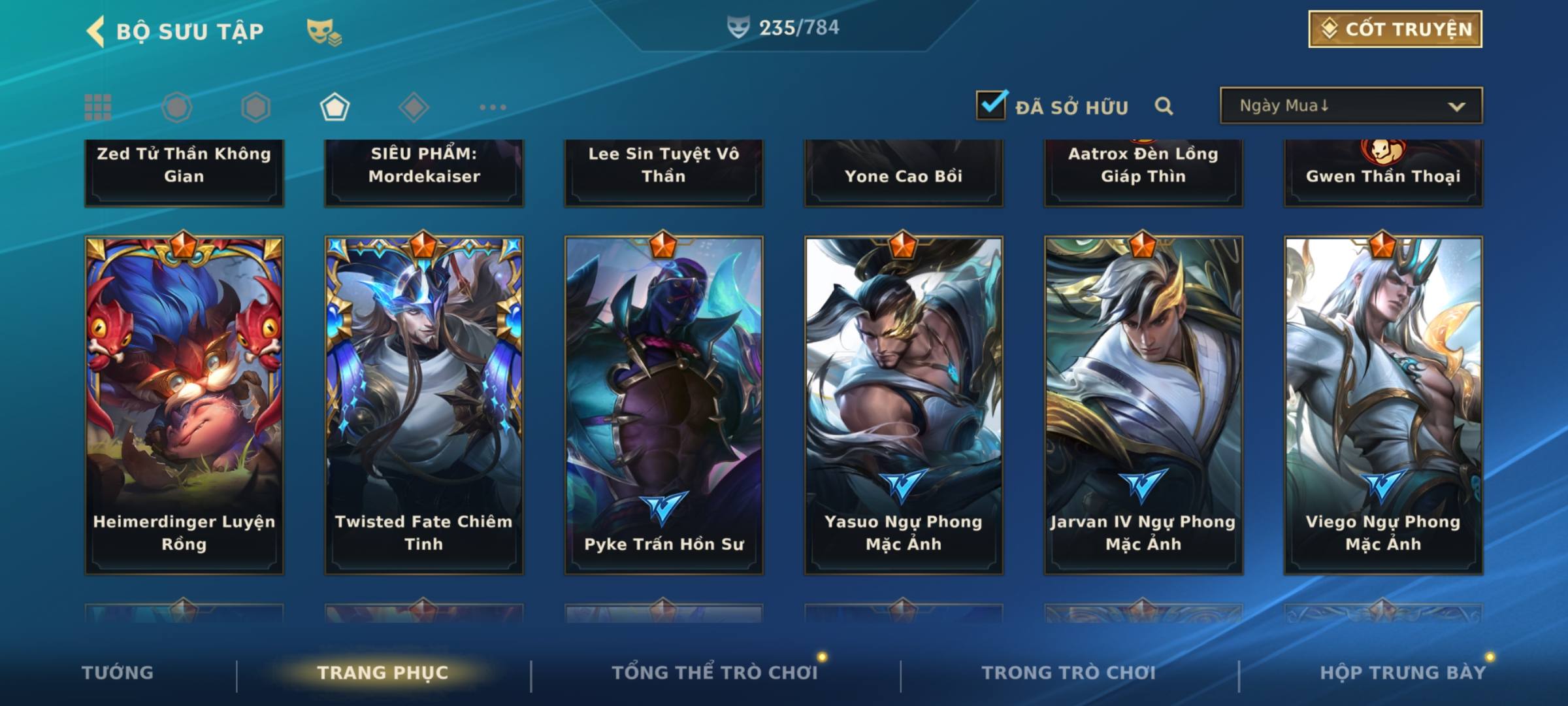Open the skin search magnifier
This screenshot has height=706, width=1568.
[1164, 106]
